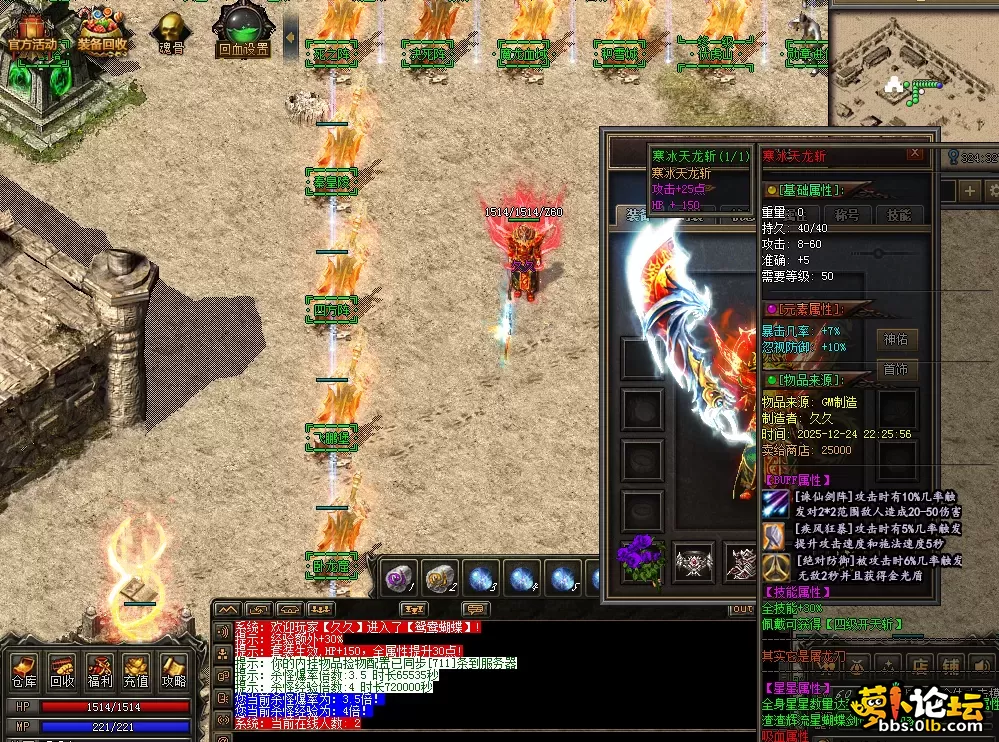Image resolution: width=999 pixels, height=742 pixels.
Task: Click the 首饰 jewelry button
Action: (896, 369)
